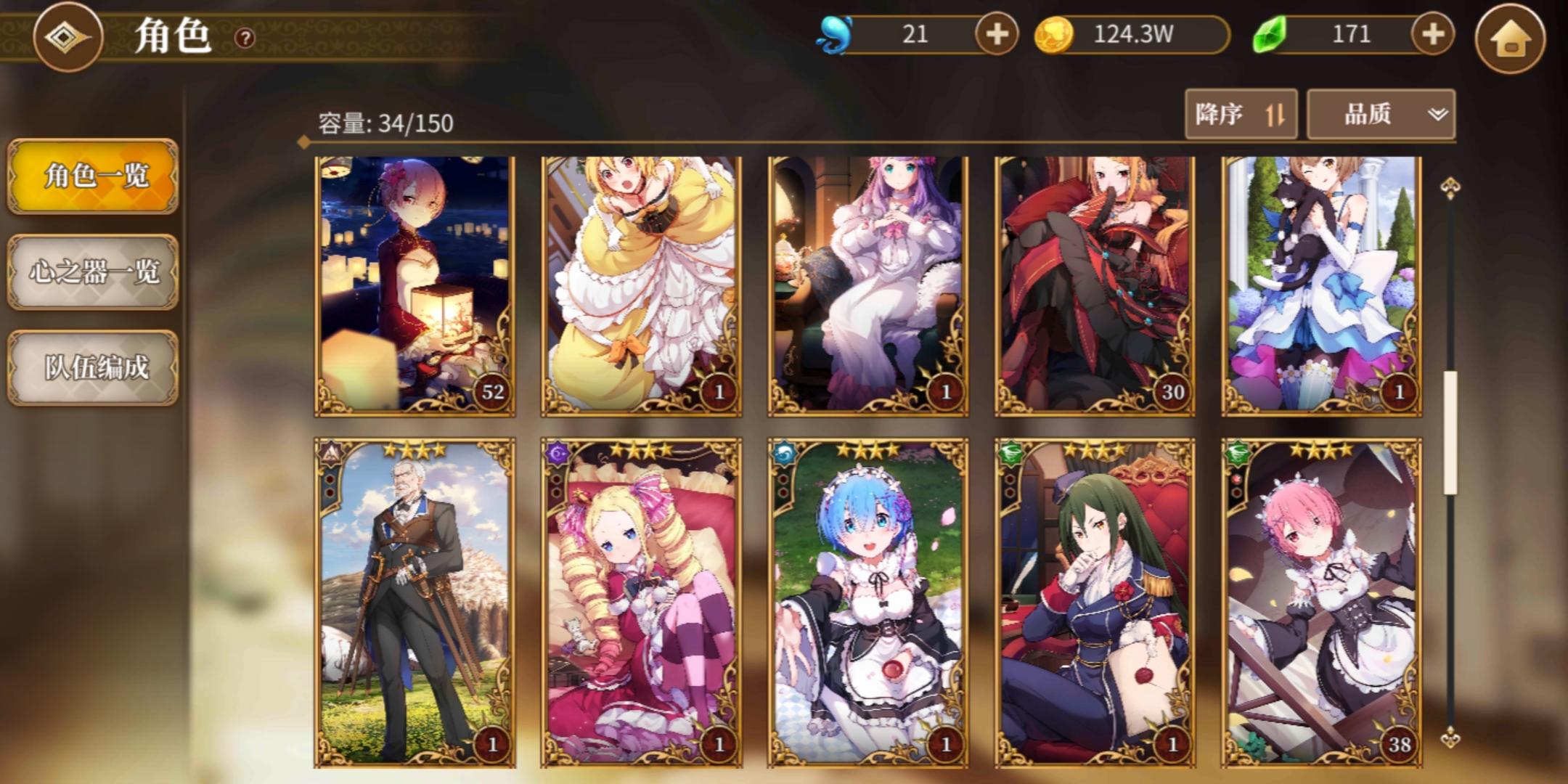The width and height of the screenshot is (1568, 784).
Task: Return home via the house icon top right
Action: coord(1512,35)
